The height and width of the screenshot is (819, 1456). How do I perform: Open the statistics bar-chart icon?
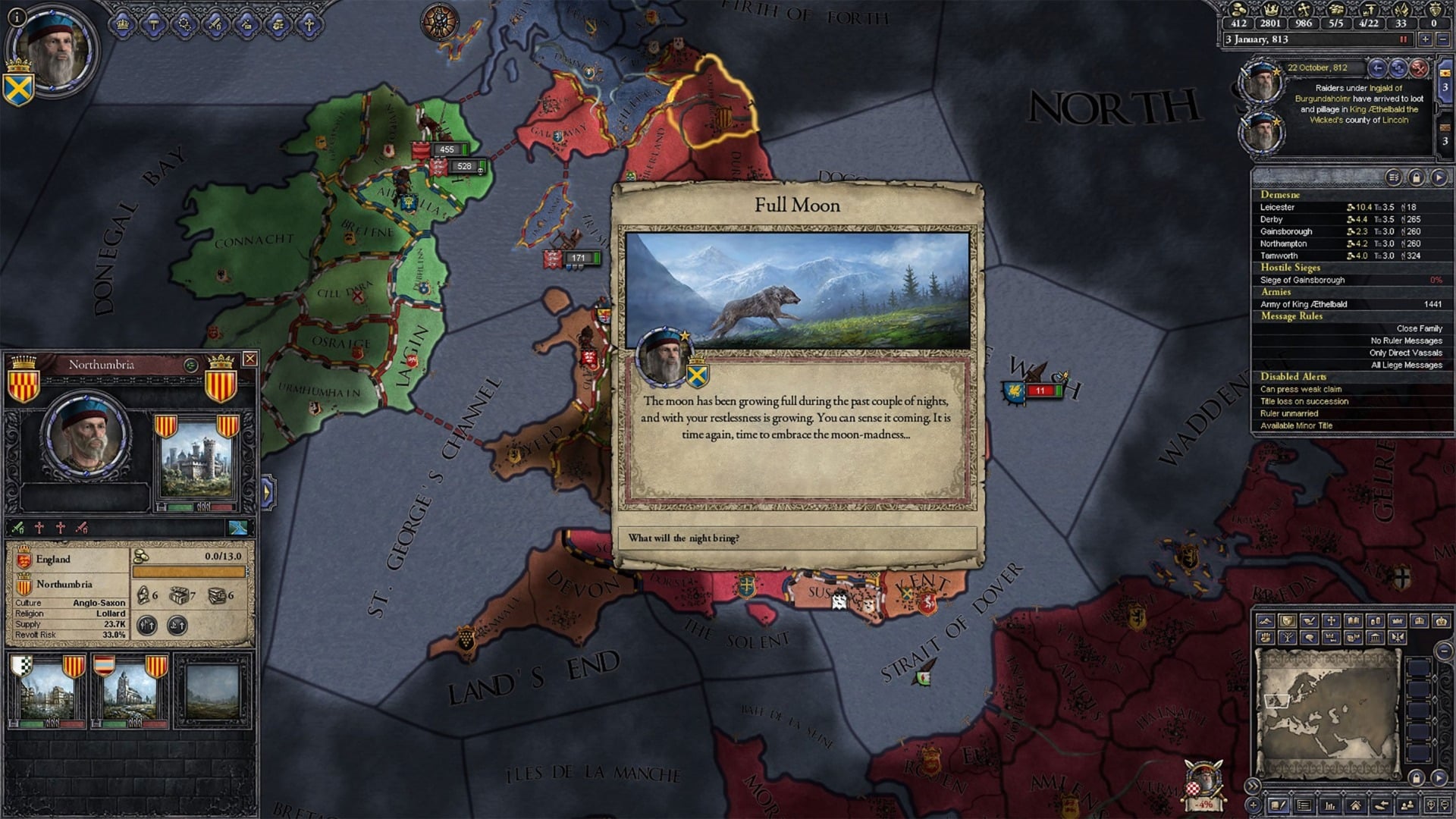tap(1331, 806)
